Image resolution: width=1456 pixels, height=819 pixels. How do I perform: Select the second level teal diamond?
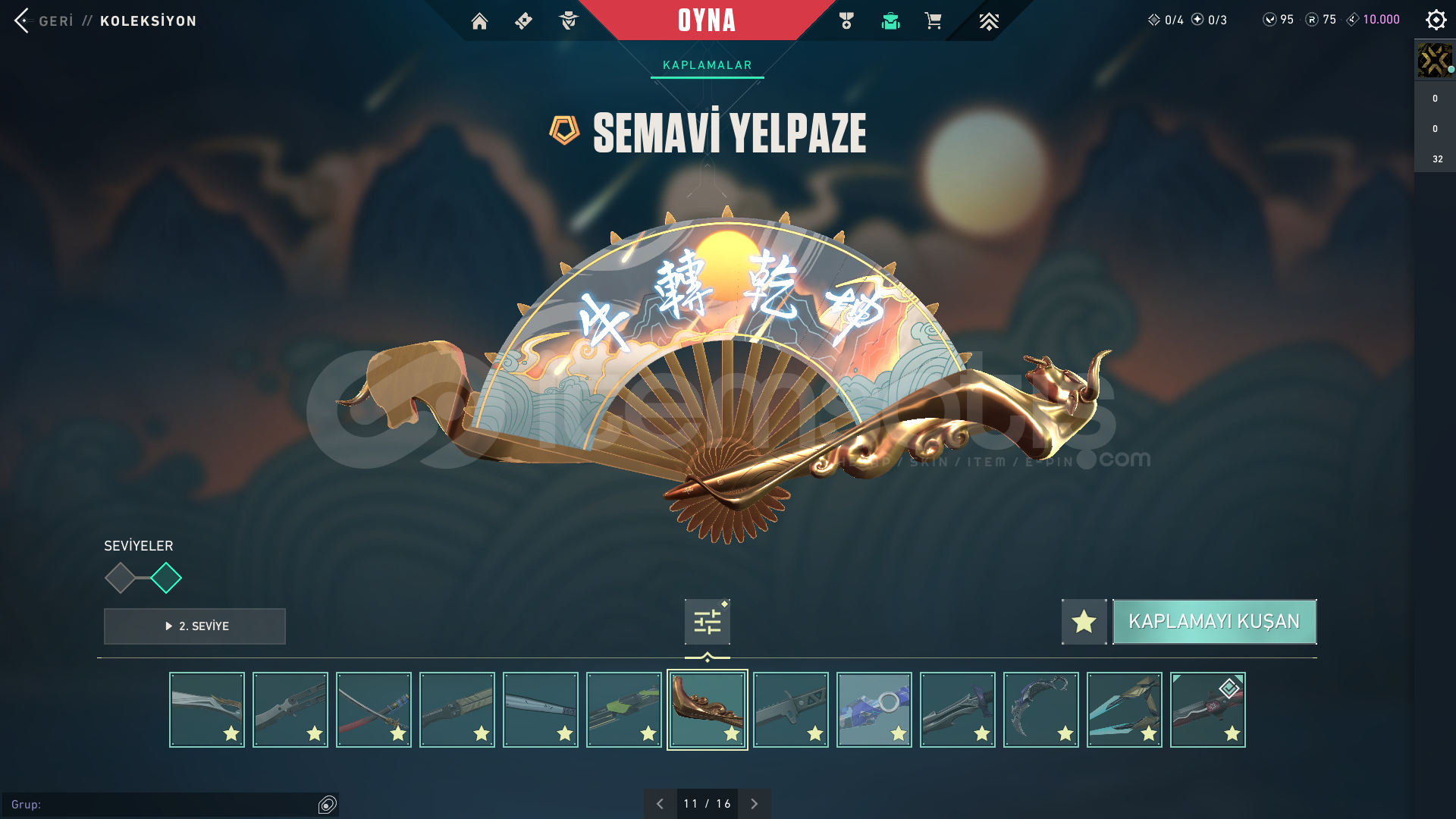coord(166,578)
